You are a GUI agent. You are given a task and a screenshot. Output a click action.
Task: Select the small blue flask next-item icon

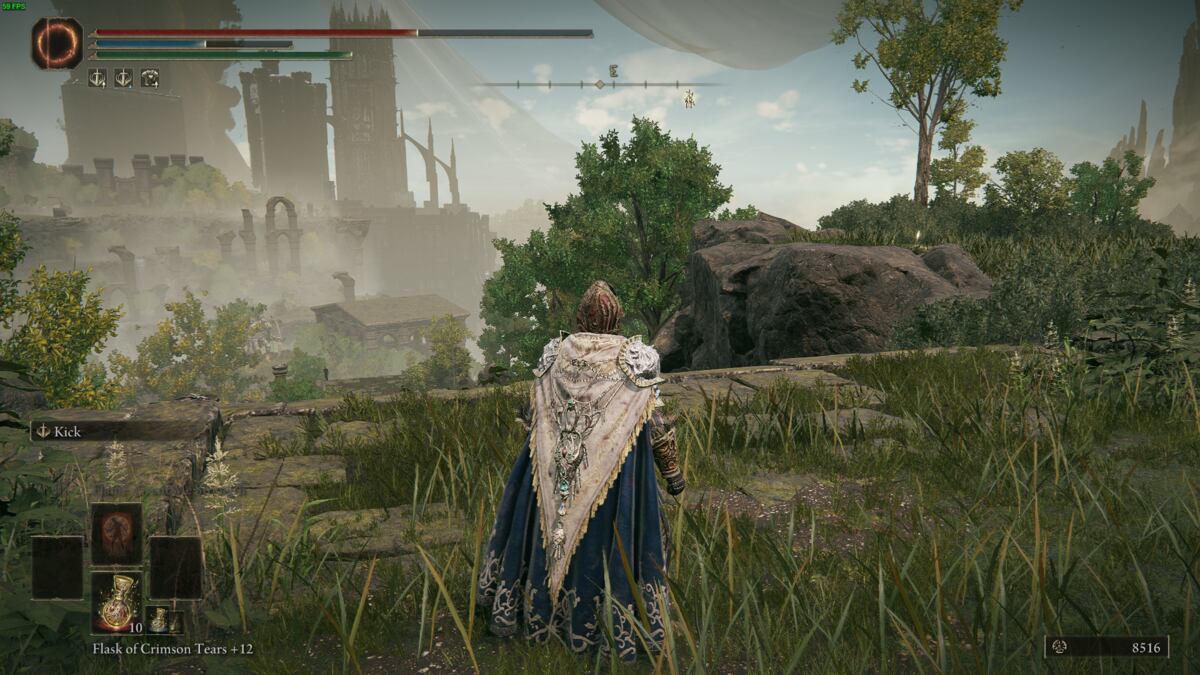point(160,620)
